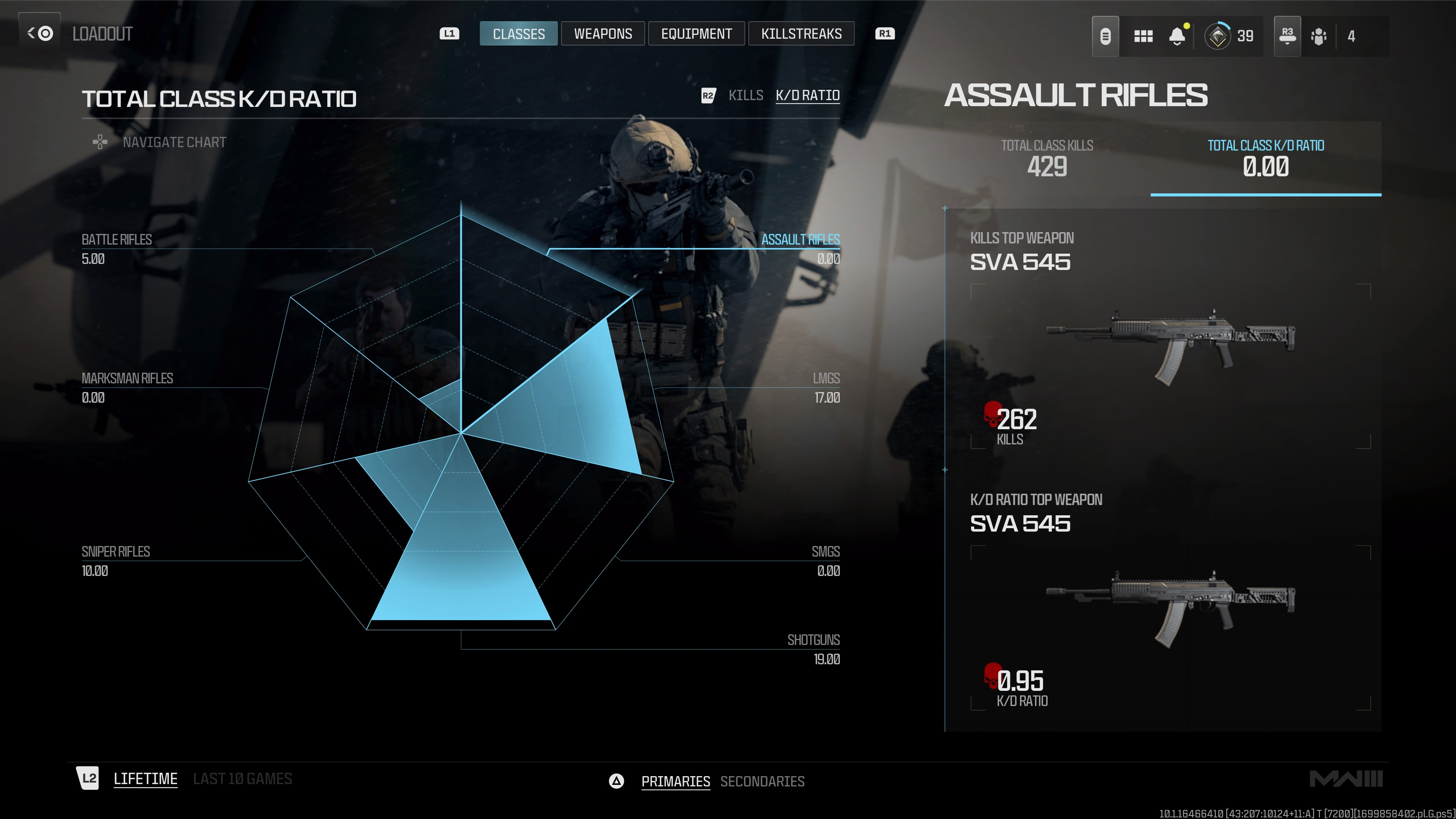Click the ASSAULT RIFLES chart label

coord(801,239)
